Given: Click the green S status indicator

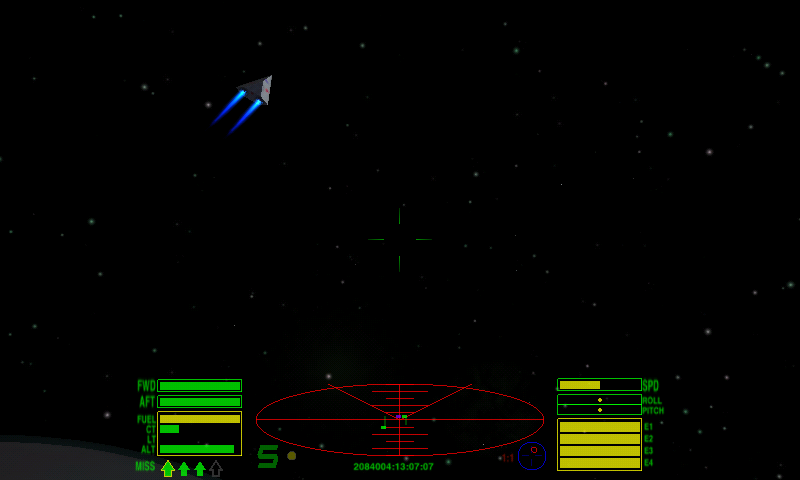Looking at the screenshot, I should [268, 457].
